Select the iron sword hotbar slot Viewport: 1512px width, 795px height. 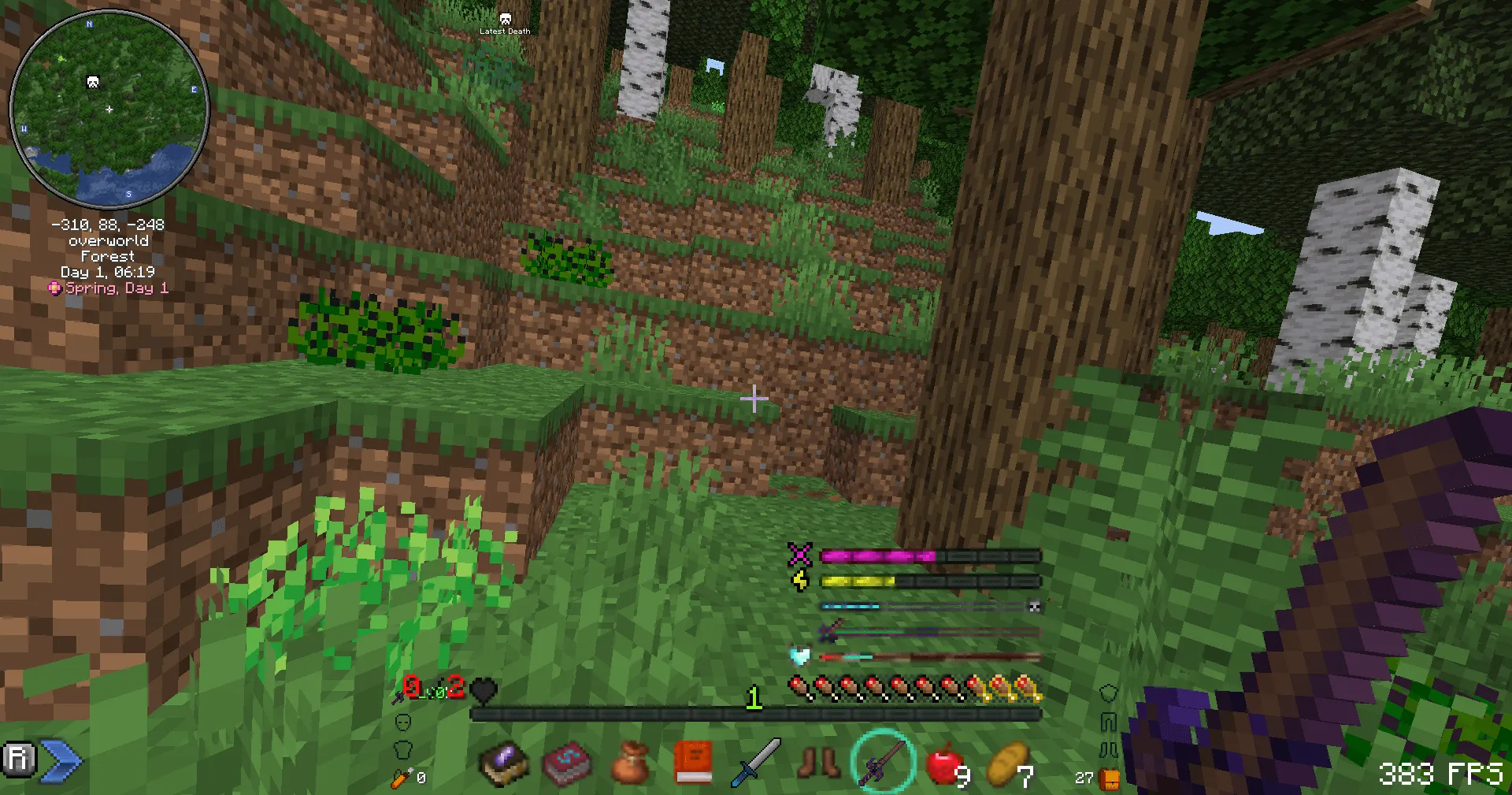[x=754, y=760]
